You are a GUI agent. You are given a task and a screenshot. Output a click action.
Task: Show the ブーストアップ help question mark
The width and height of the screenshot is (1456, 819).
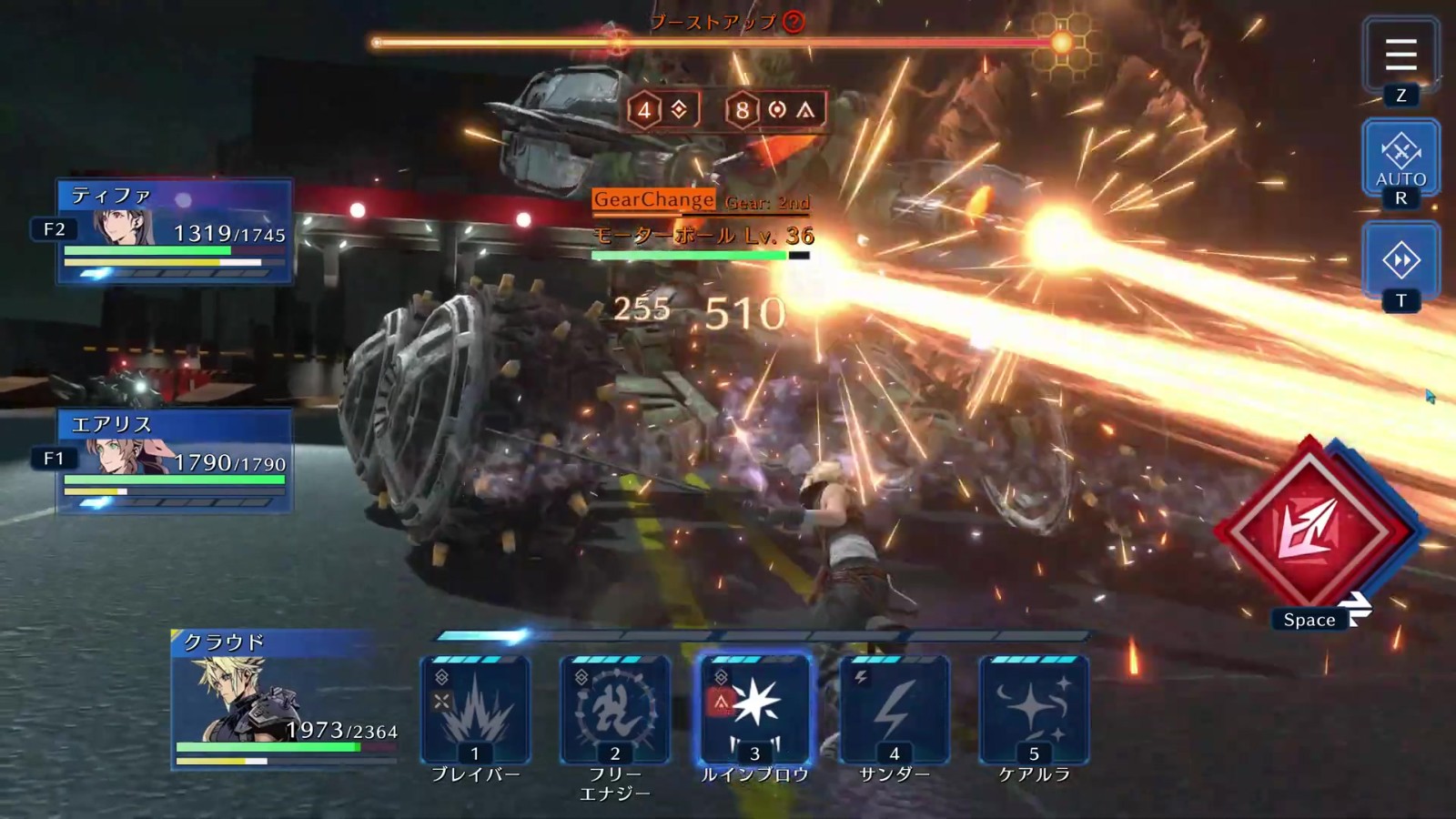point(794,22)
